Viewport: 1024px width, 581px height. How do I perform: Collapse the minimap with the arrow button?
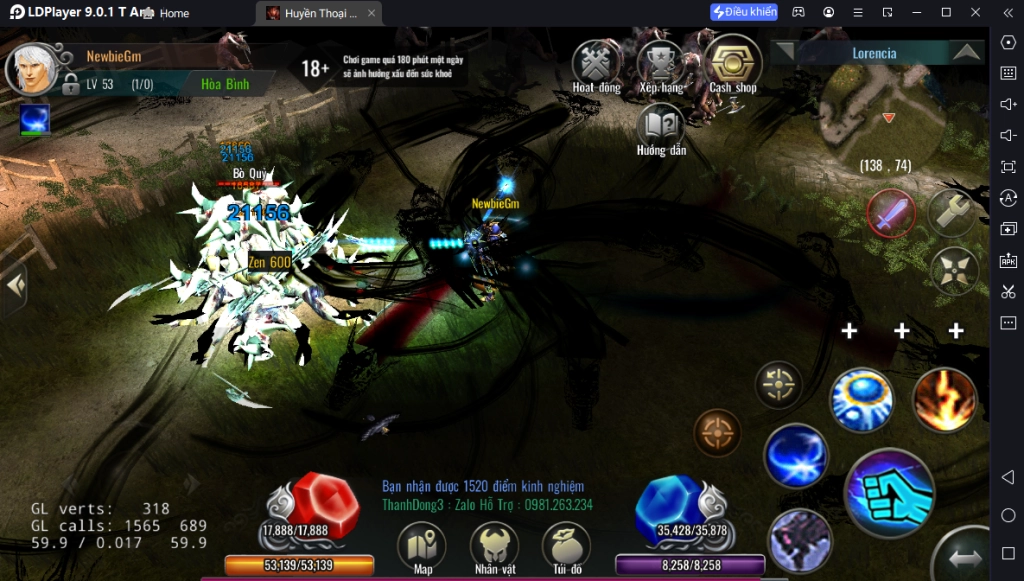pos(965,52)
